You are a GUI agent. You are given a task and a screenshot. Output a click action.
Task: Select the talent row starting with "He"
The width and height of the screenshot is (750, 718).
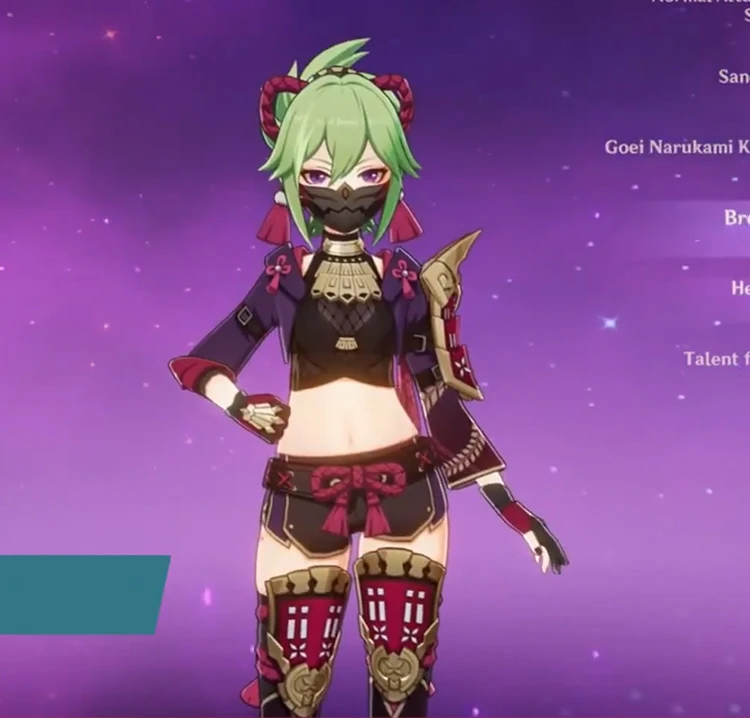point(739,288)
